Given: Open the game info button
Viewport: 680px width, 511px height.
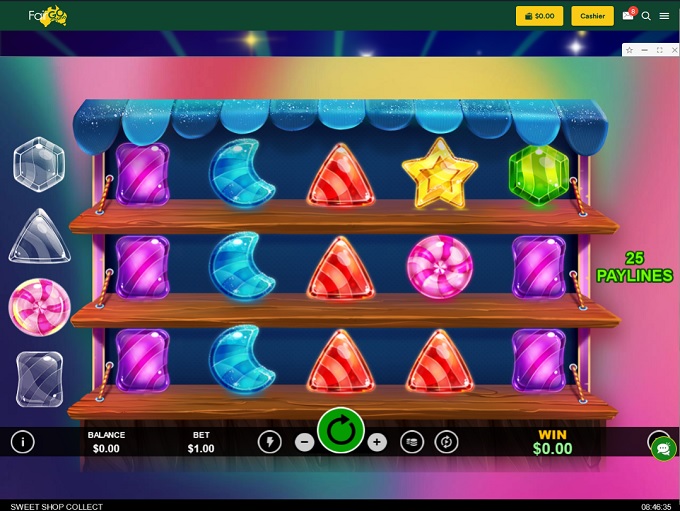Looking at the screenshot, I should [x=22, y=442].
